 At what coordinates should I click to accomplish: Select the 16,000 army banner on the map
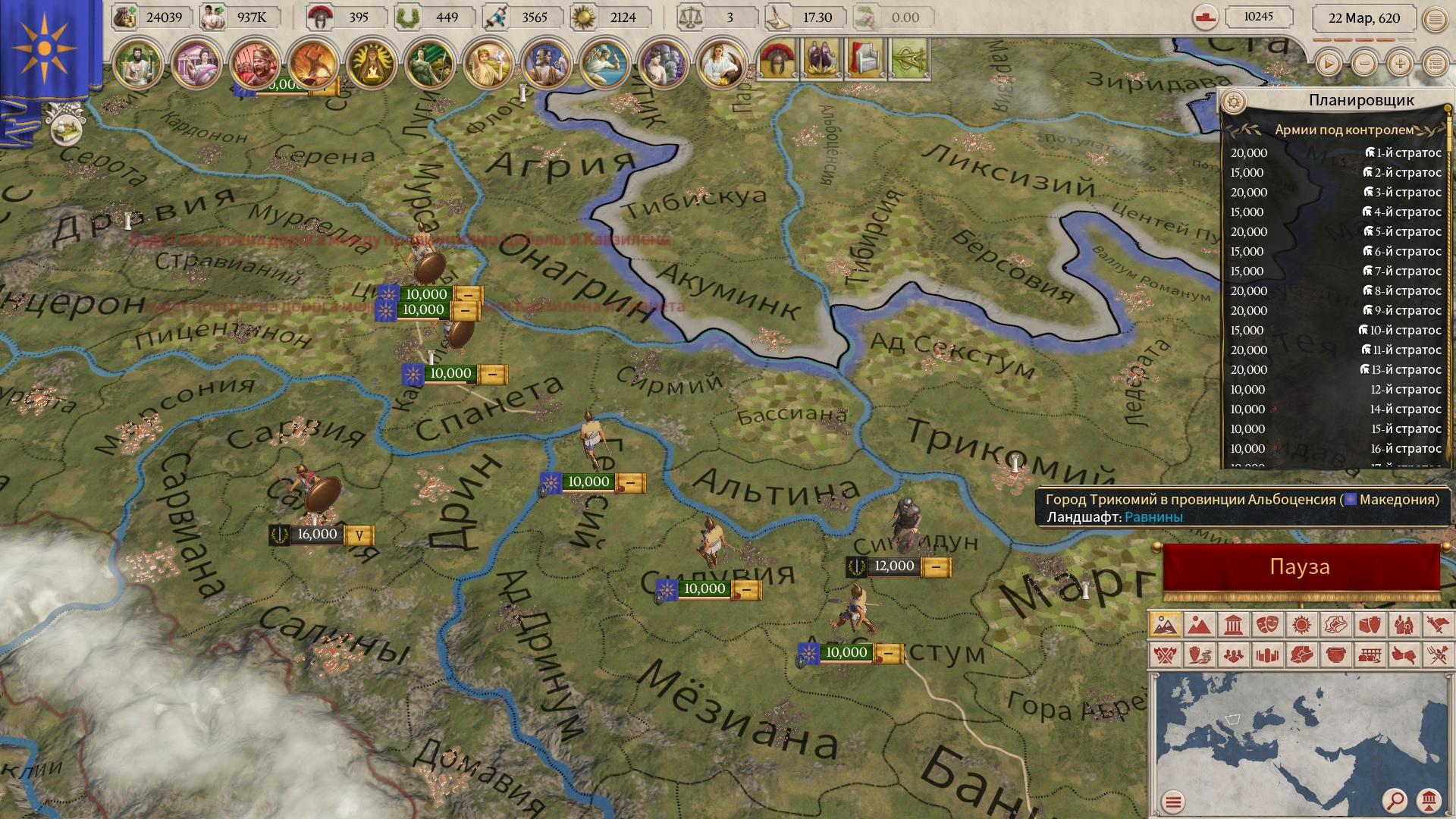point(317,535)
